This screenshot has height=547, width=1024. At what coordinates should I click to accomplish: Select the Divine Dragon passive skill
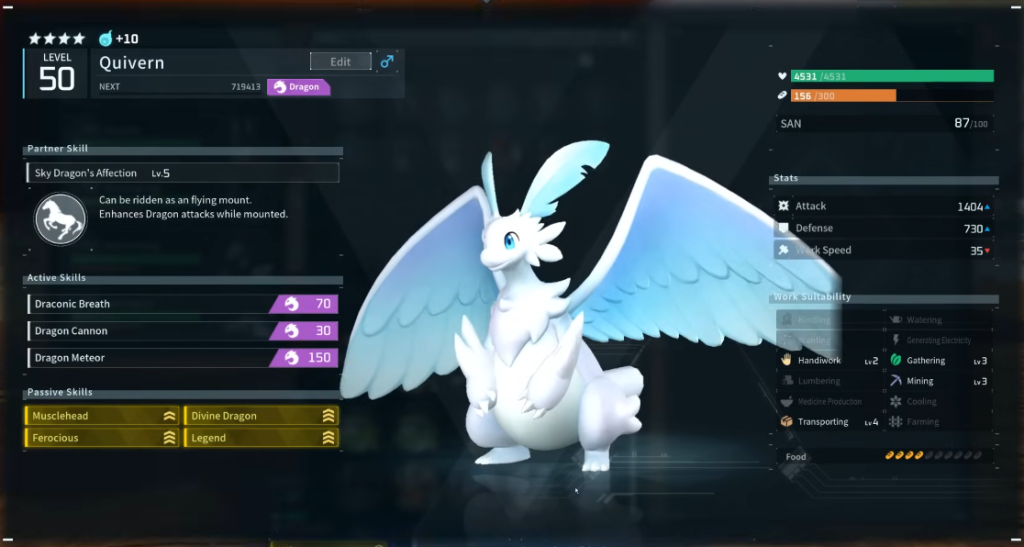tap(261, 416)
